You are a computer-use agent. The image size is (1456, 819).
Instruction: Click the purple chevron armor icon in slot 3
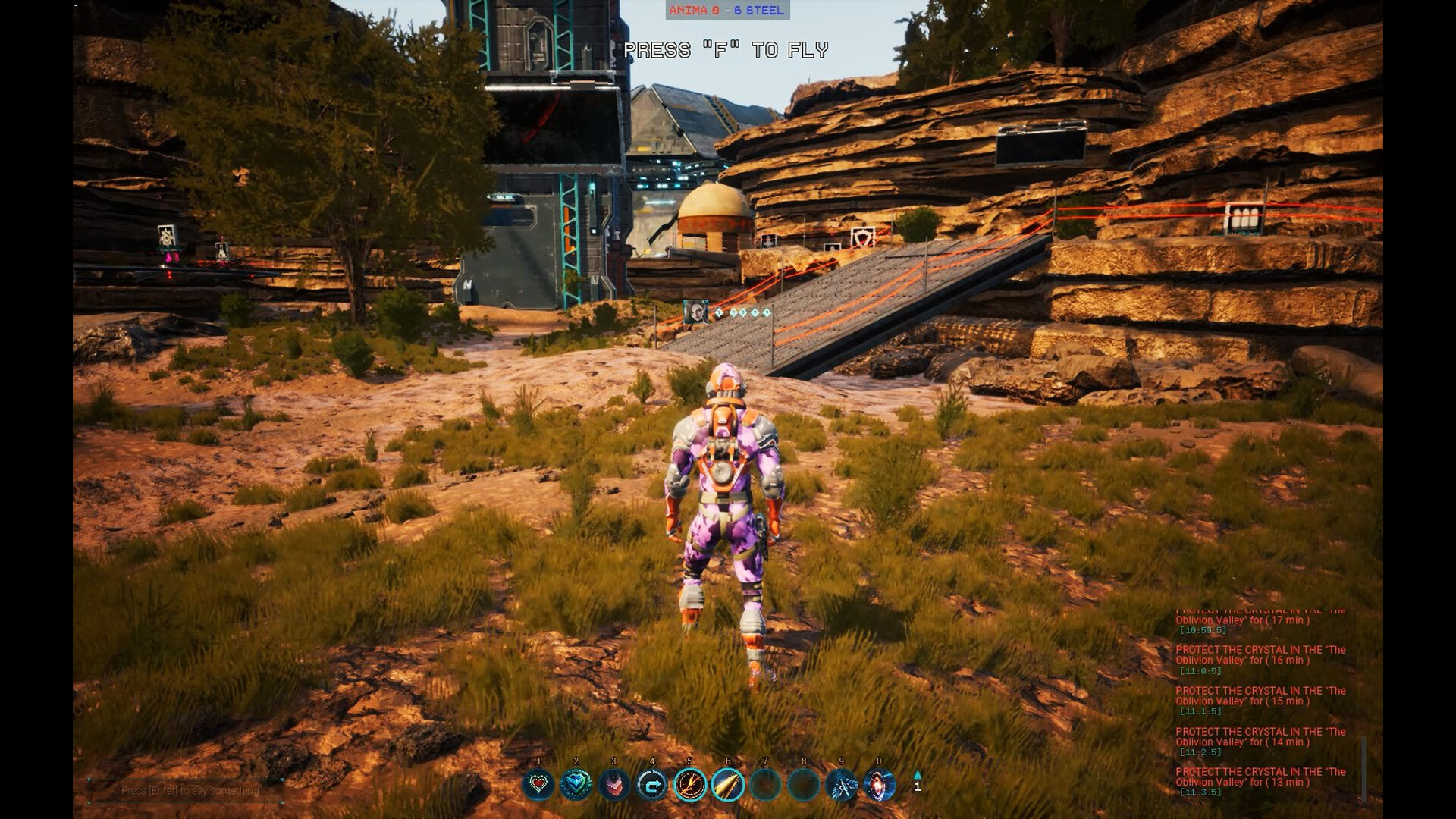(614, 786)
